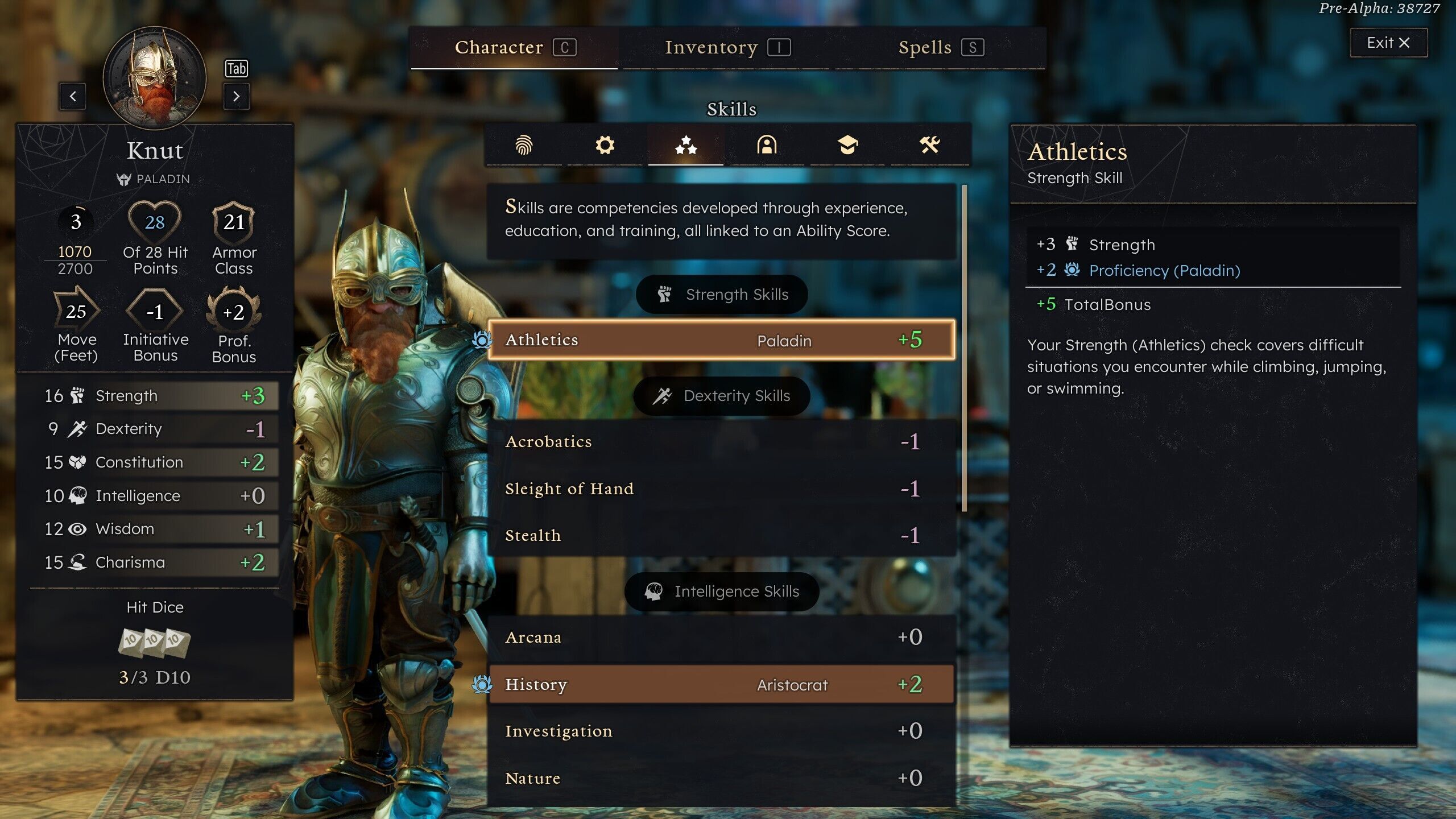Pick the Stealth skill row
Viewport: 1456px width, 819px height.
(721, 535)
